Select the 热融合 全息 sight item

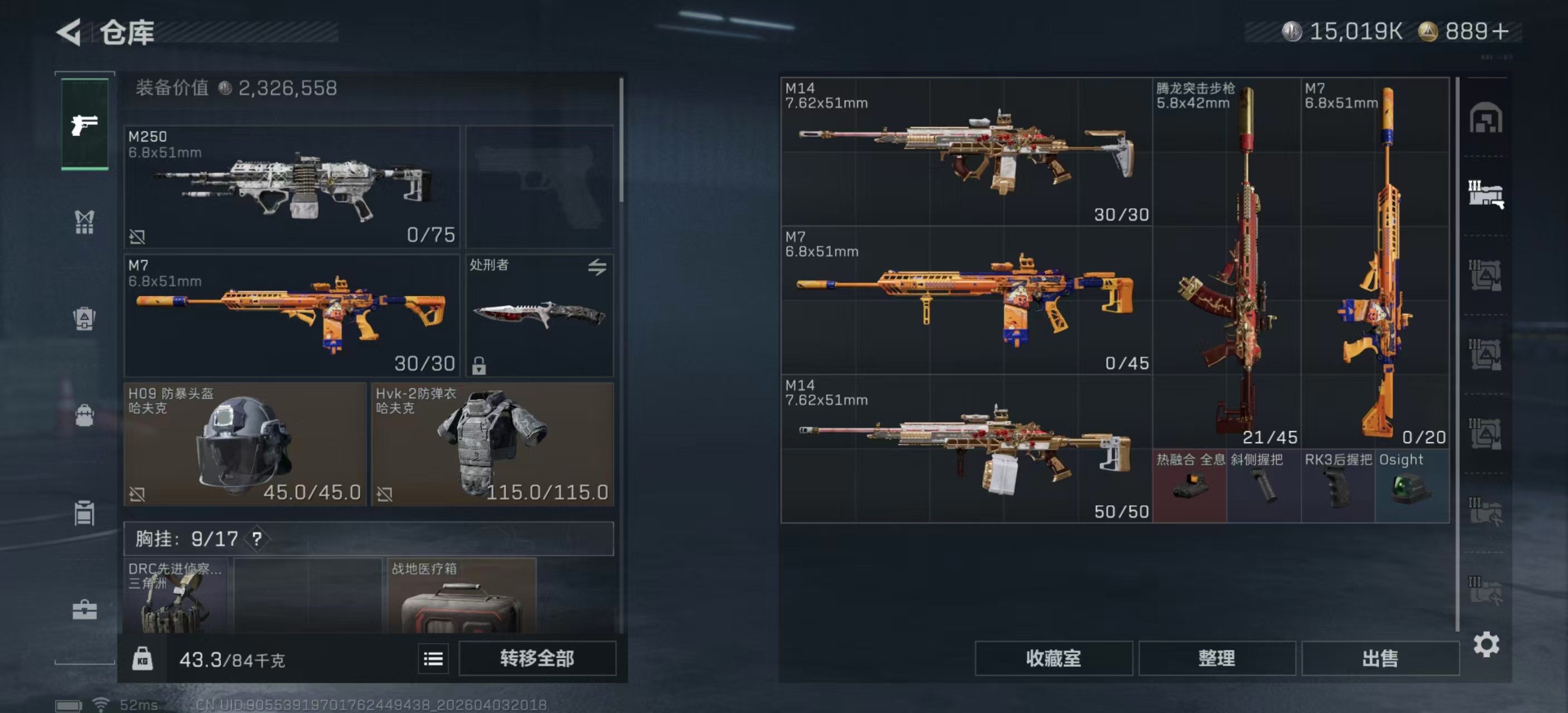pos(1189,486)
